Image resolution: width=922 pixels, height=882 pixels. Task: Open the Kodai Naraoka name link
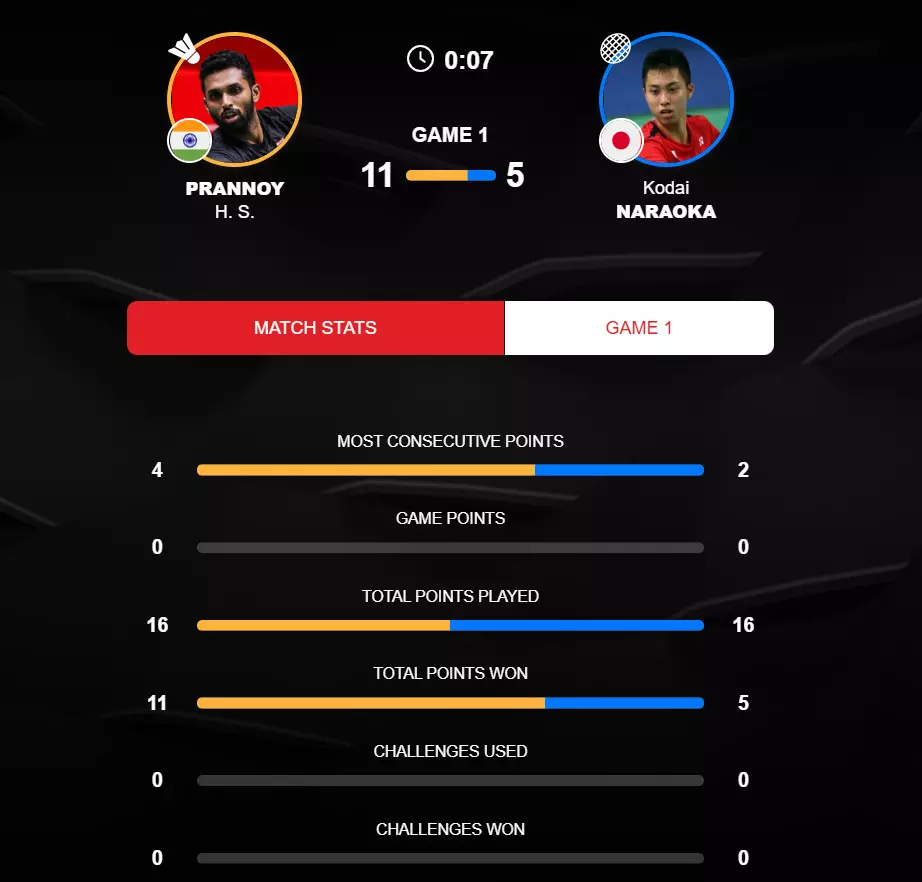point(666,200)
